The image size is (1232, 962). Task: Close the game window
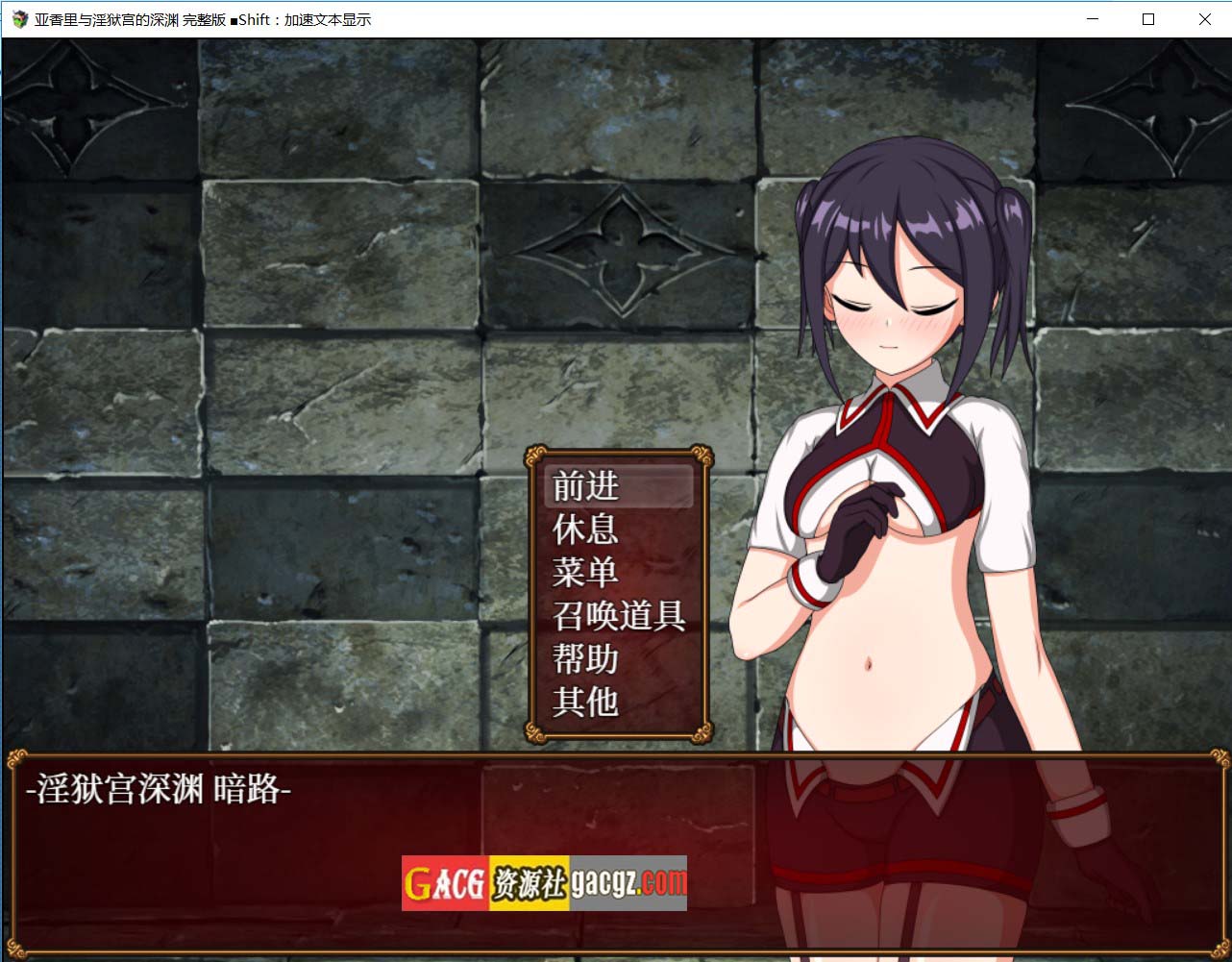pyautogui.click(x=1204, y=19)
